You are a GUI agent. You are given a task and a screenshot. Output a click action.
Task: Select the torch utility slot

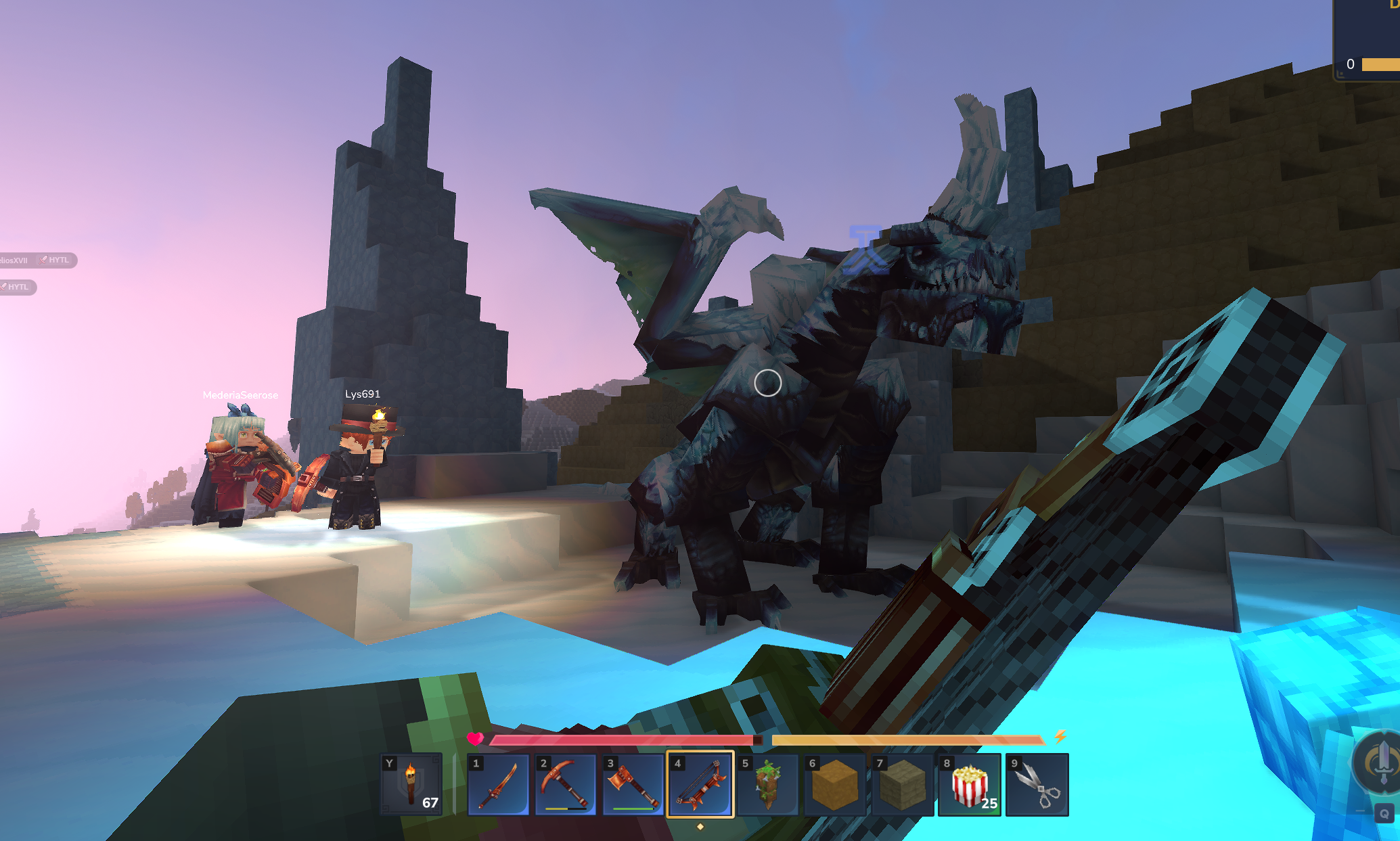(411, 784)
